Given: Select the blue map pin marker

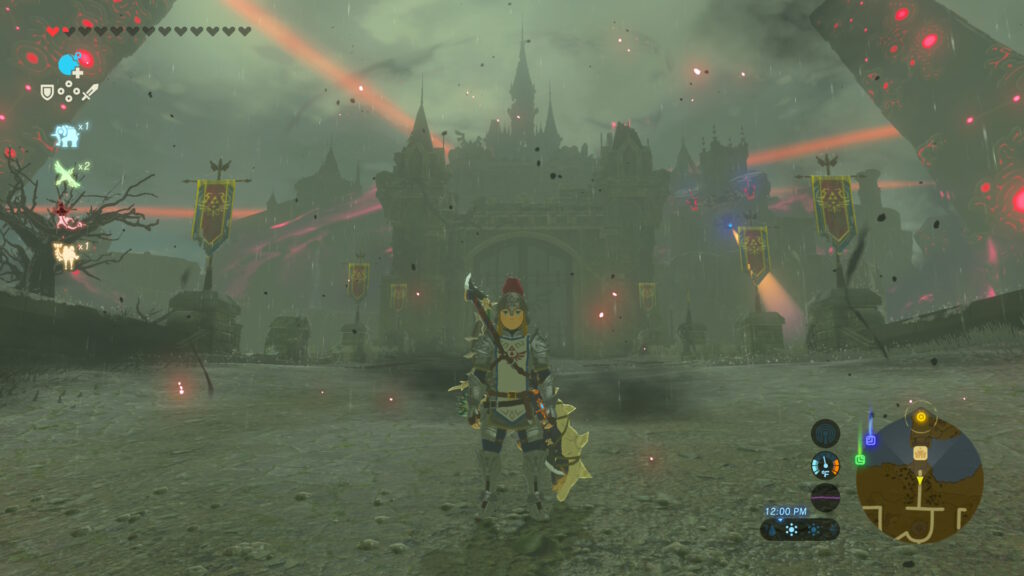Looking at the screenshot, I should tap(870, 439).
